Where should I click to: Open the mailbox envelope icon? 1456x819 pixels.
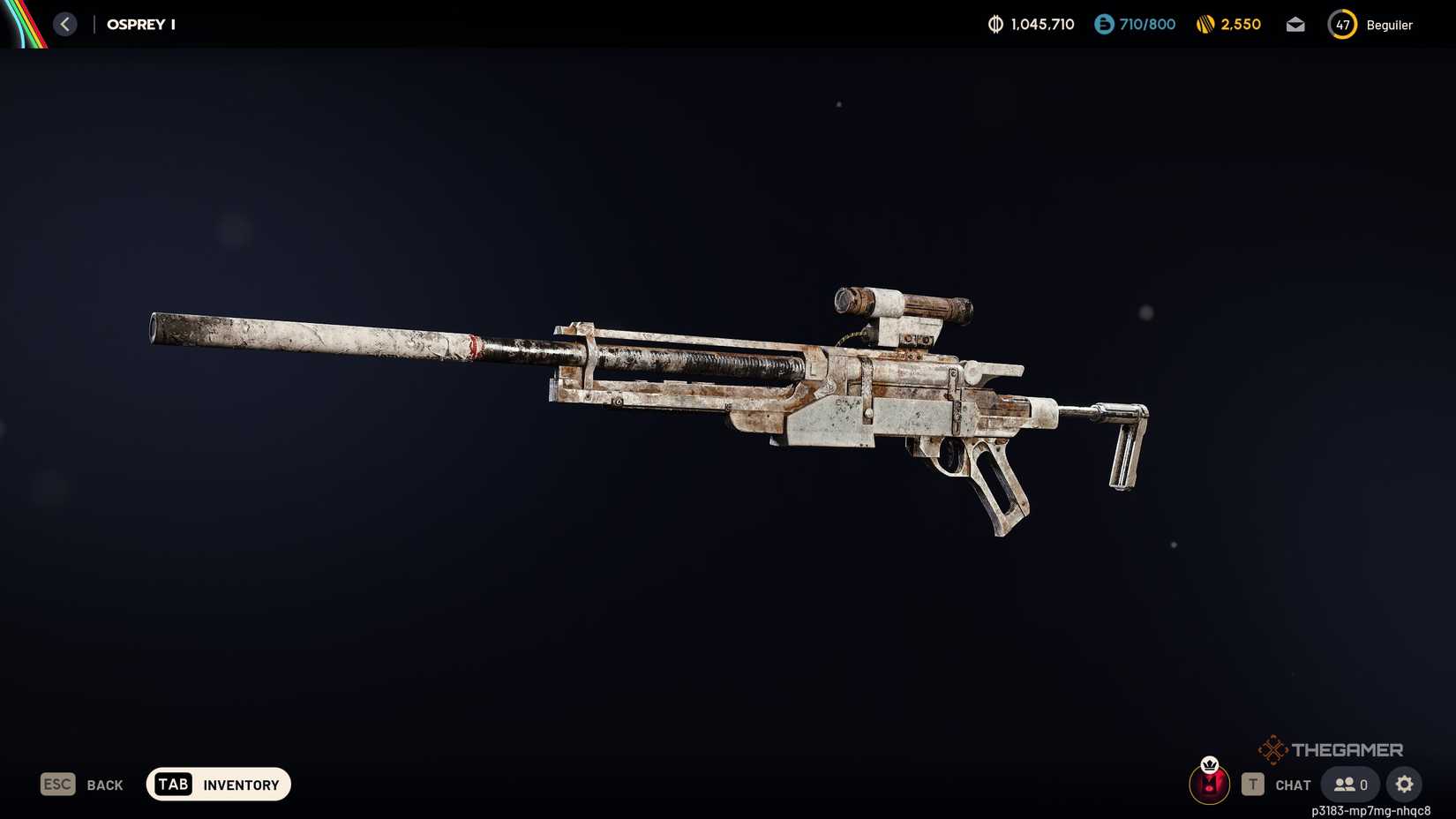pos(1295,24)
